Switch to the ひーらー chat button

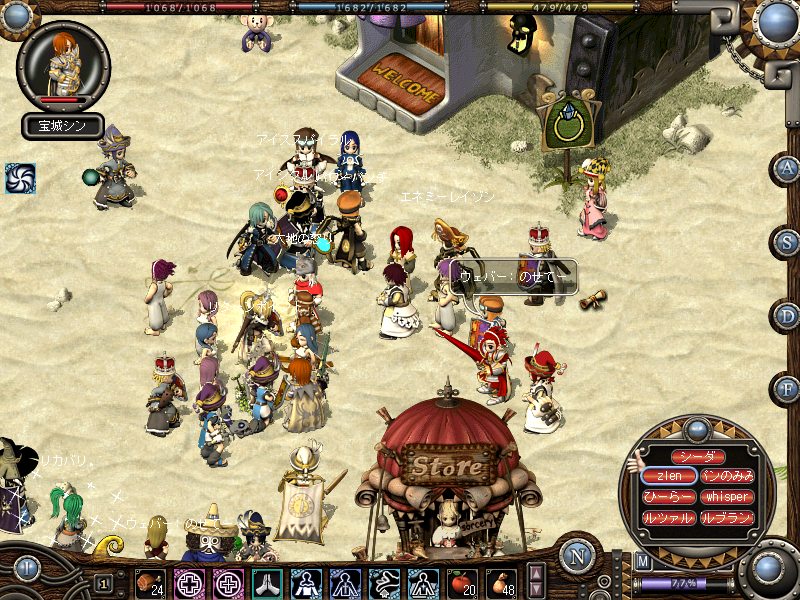pyautogui.click(x=669, y=497)
